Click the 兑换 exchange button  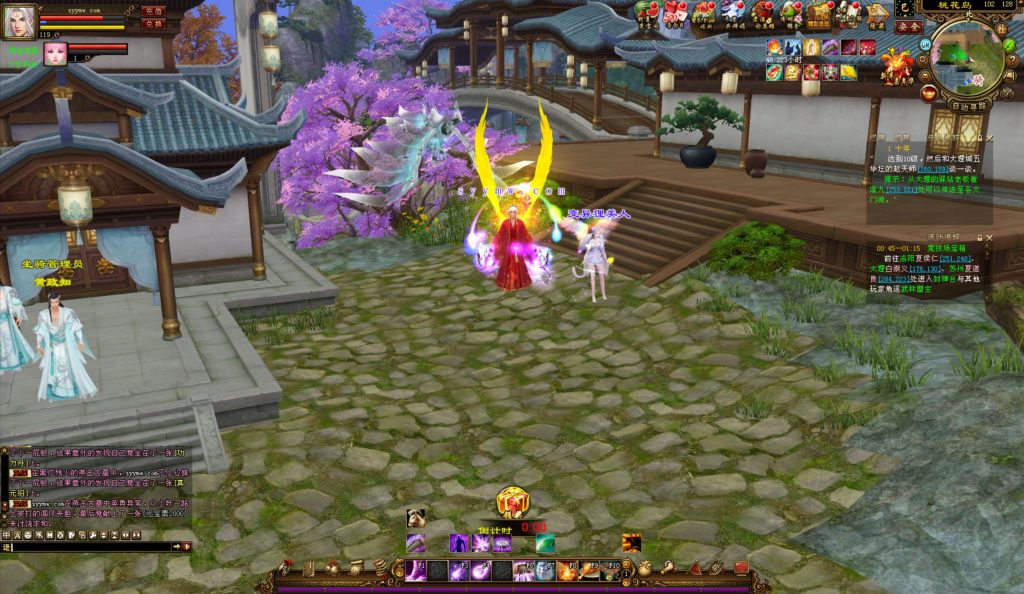click(x=152, y=23)
